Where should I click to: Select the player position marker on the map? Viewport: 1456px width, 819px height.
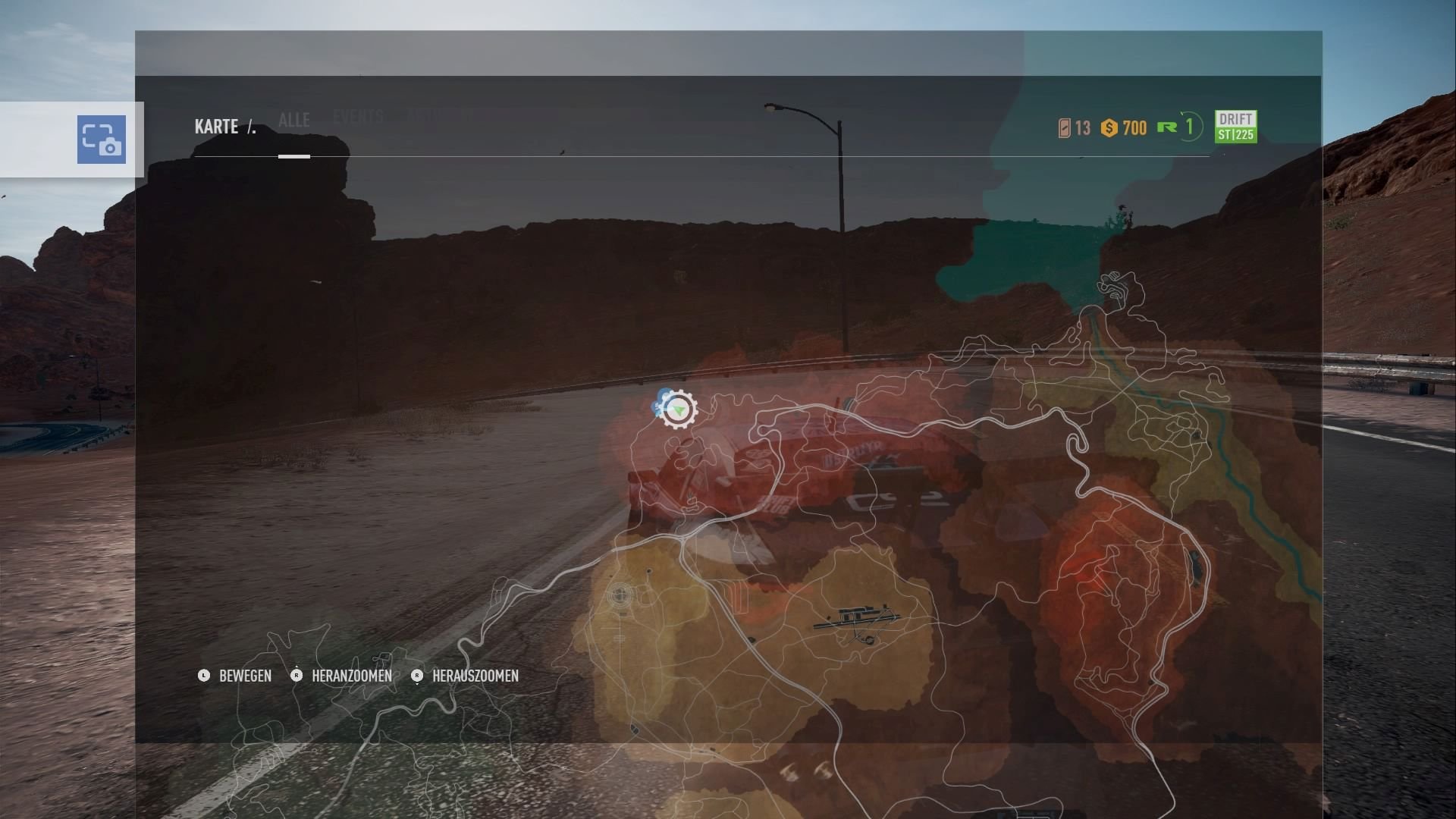point(677,410)
